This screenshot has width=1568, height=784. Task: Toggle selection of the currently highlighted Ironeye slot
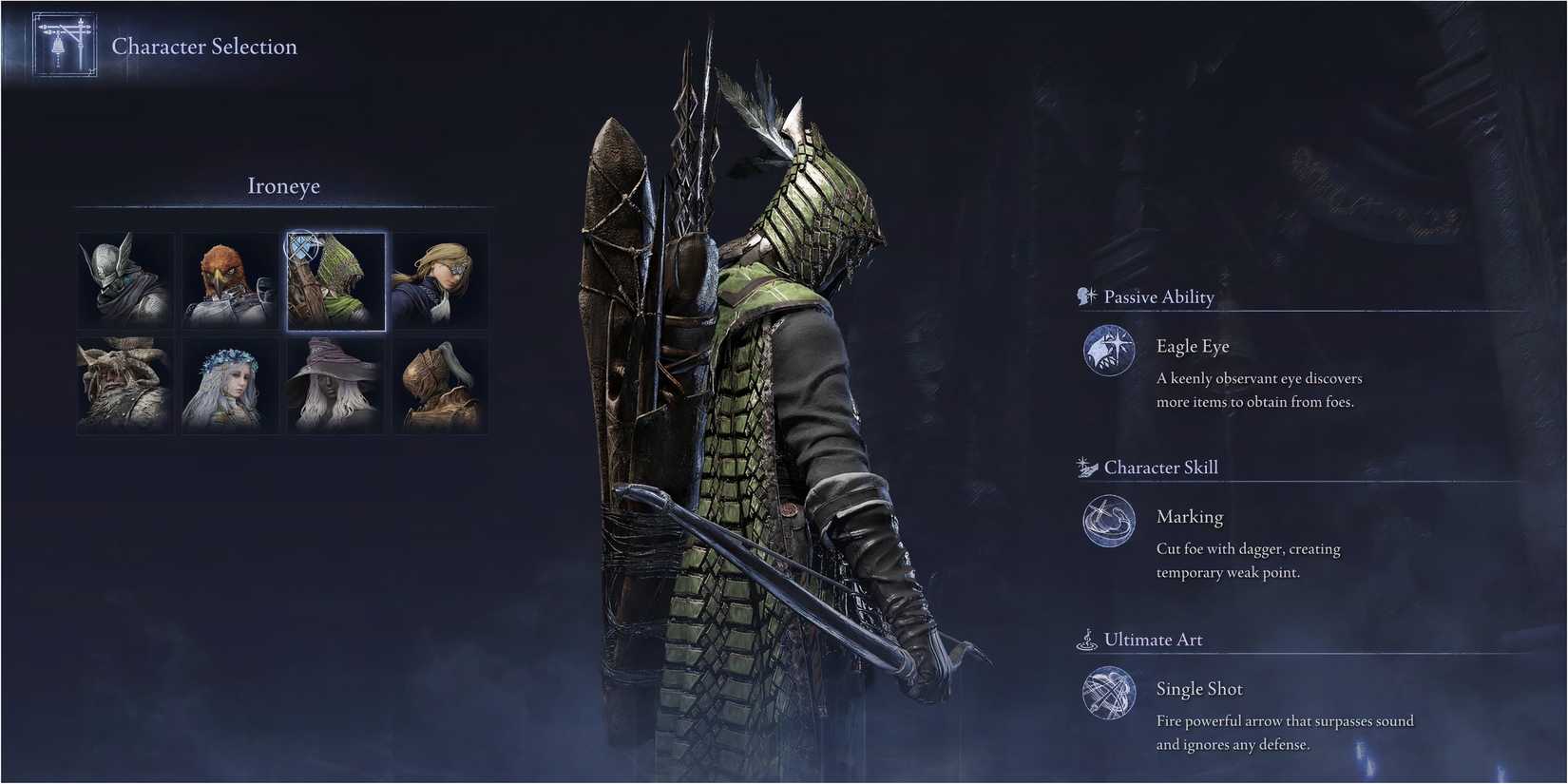point(335,279)
